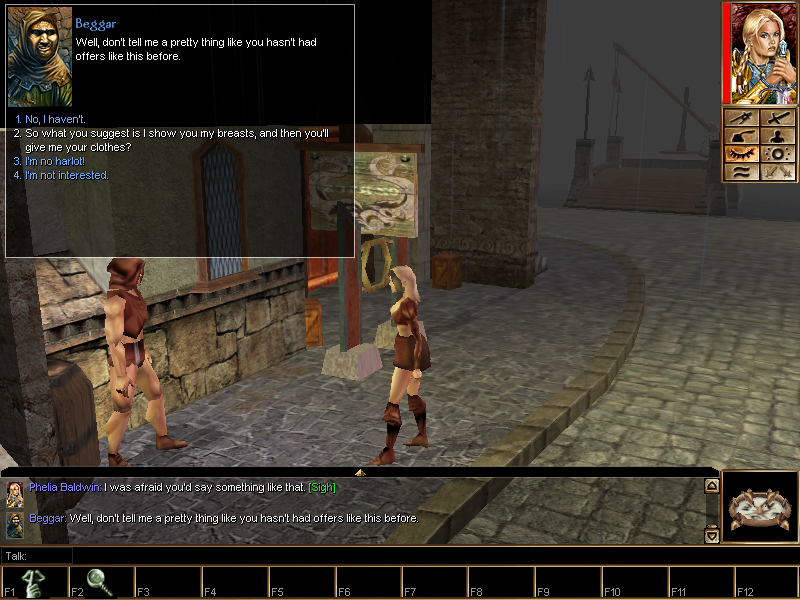Click the Talk chat input field
This screenshot has height=600, width=800.
point(380,555)
